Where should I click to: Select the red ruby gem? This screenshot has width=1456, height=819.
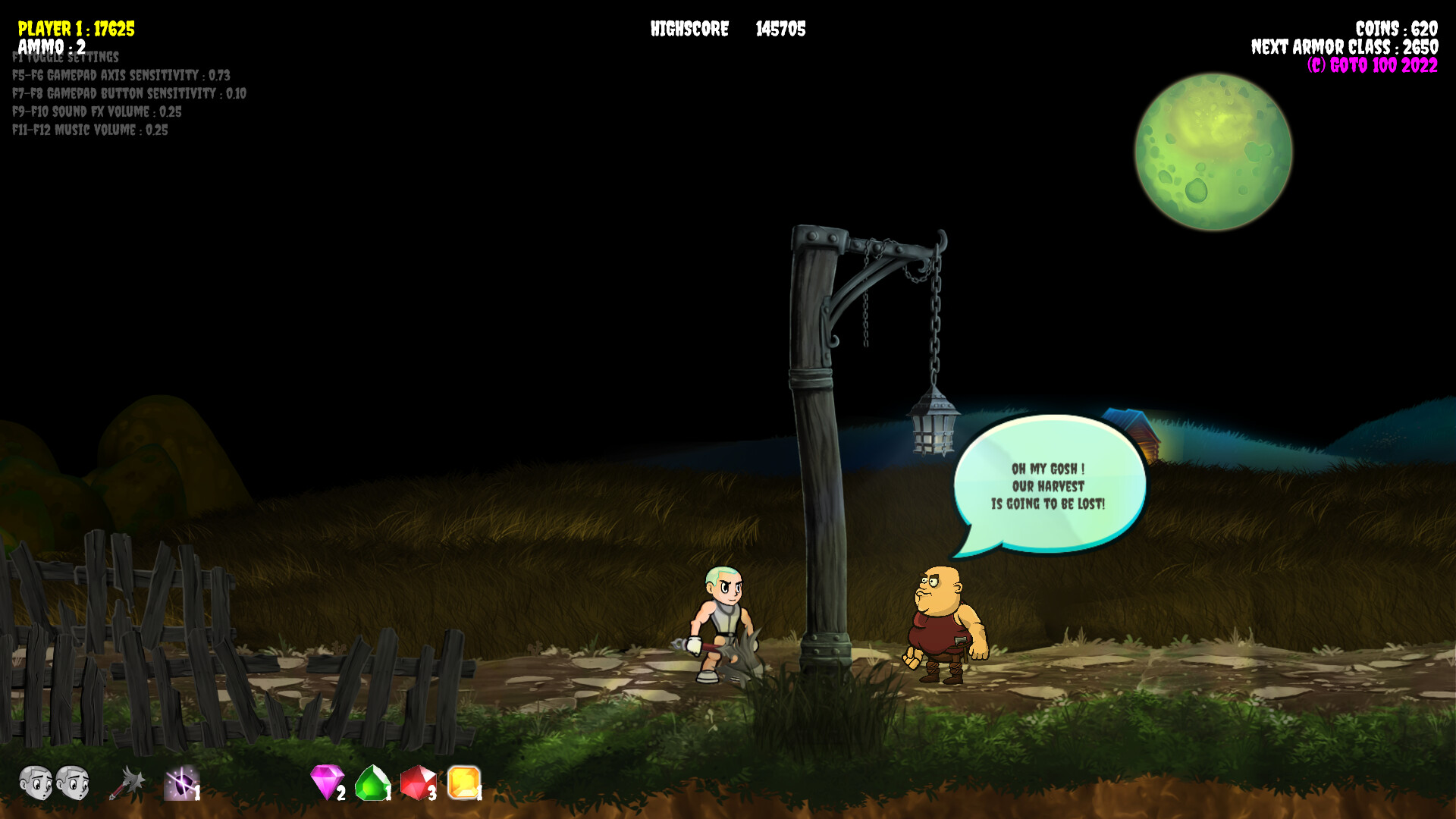(418, 782)
